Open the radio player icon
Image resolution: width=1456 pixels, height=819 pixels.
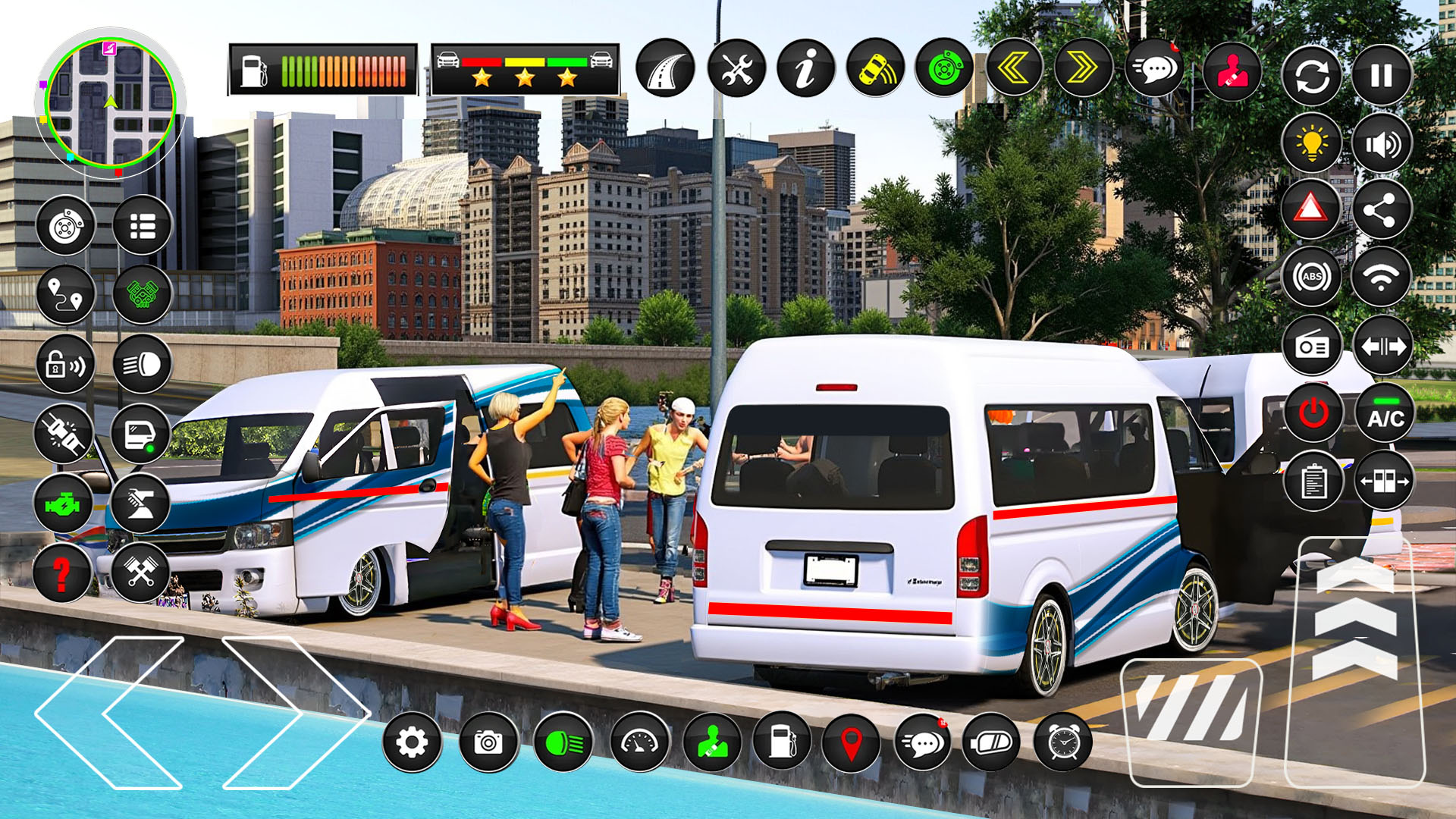(x=1312, y=345)
